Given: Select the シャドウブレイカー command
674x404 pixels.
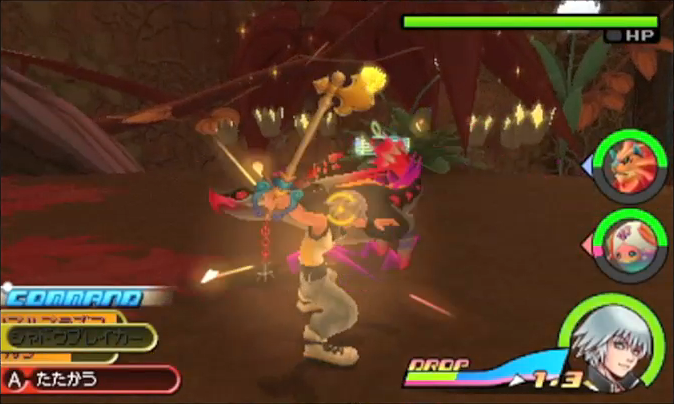Looking at the screenshot, I should coord(80,339).
